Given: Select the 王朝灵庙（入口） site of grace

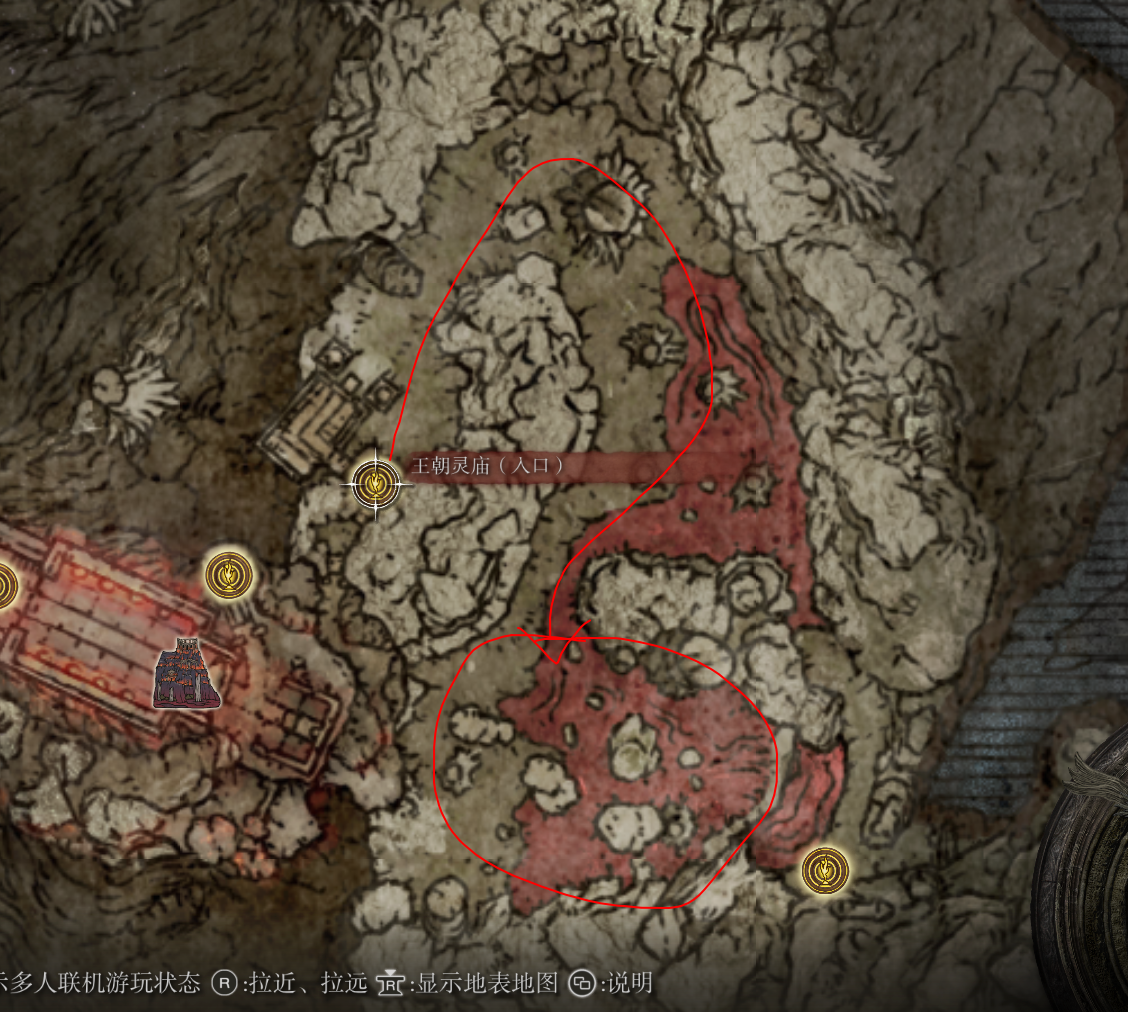Looking at the screenshot, I should tap(375, 484).
